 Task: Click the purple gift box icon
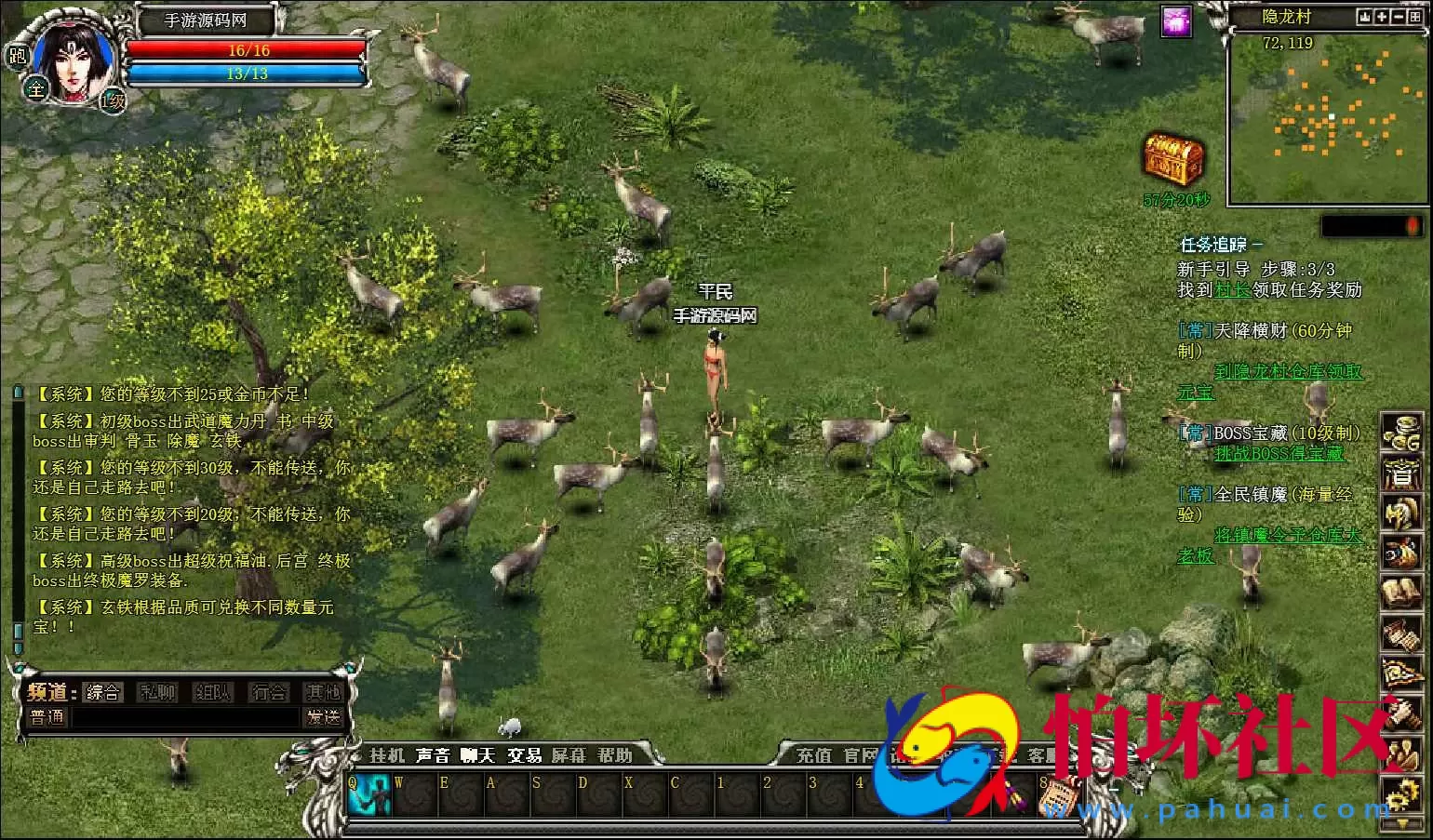[x=1177, y=22]
